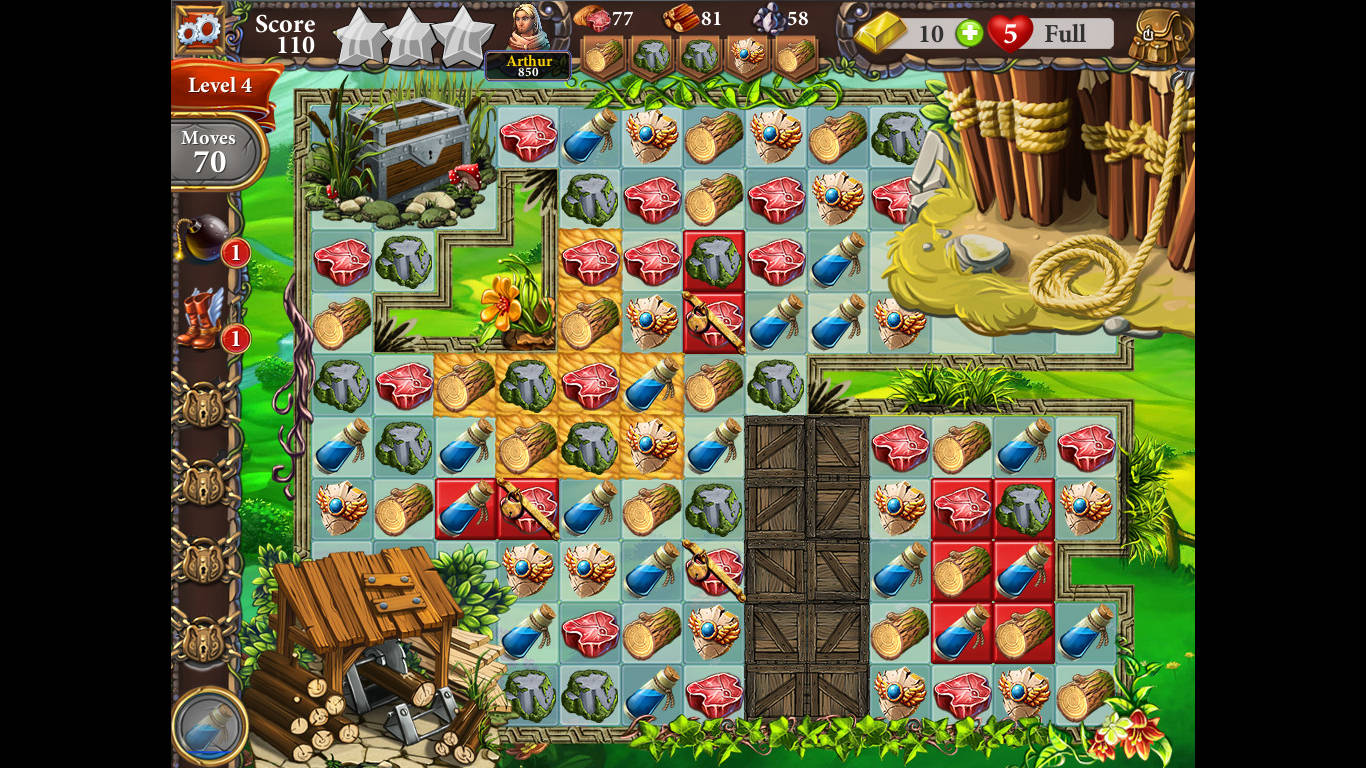The width and height of the screenshot is (1366, 768).
Task: Click the Moves 70 counter
Action: 209,150
